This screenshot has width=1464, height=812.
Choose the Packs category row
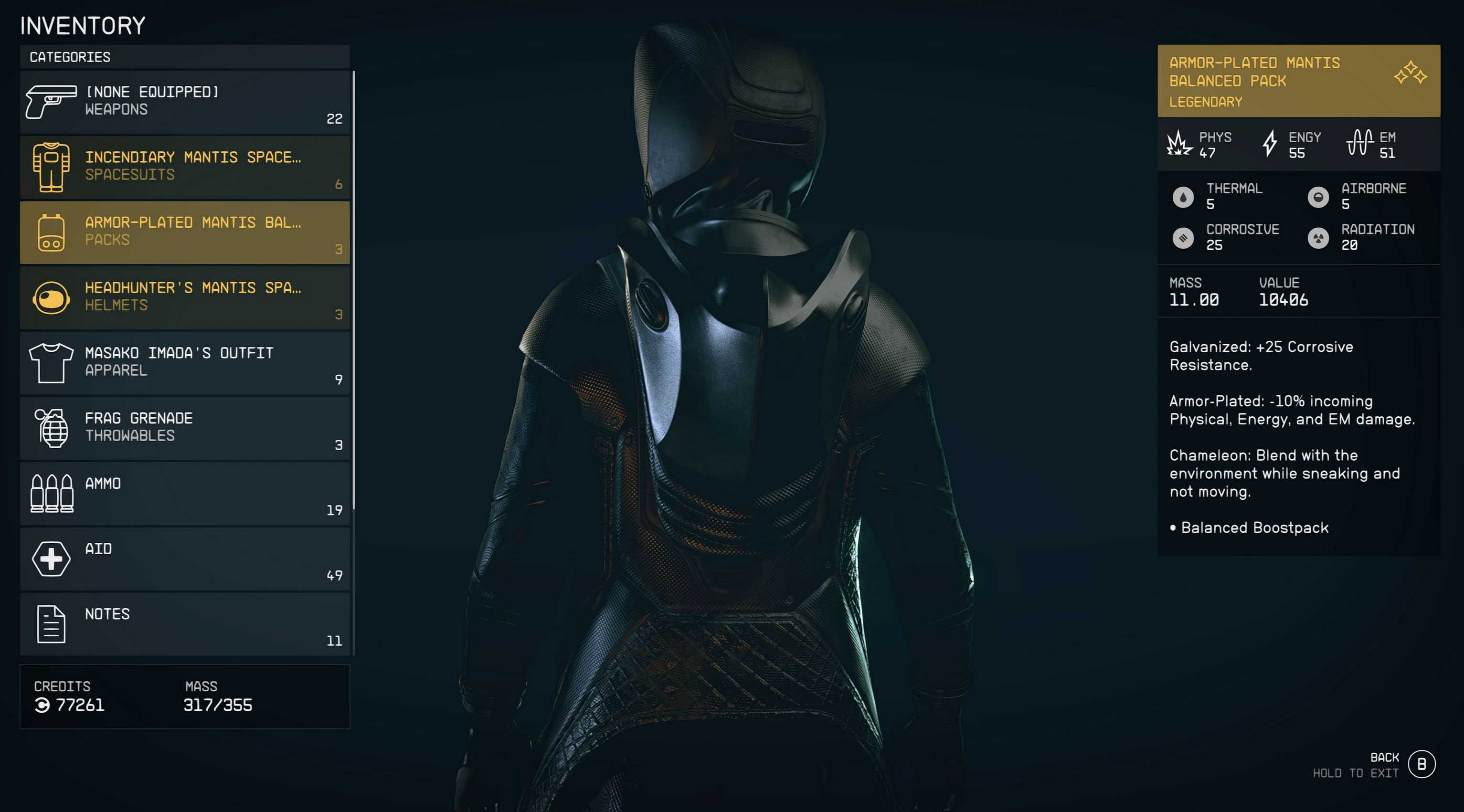pyautogui.click(x=185, y=232)
